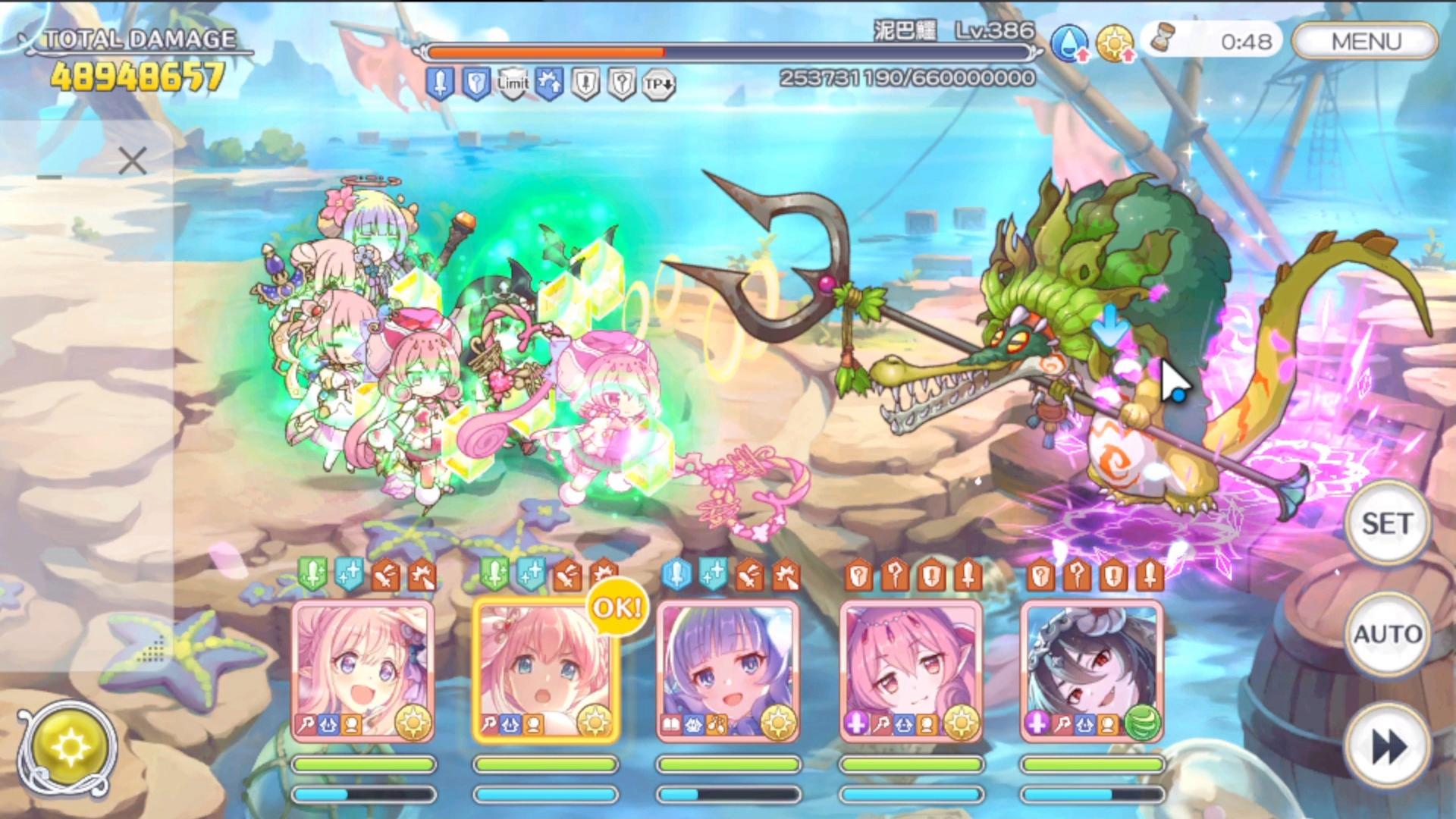Activate the fast-forward speed button

click(1386, 747)
